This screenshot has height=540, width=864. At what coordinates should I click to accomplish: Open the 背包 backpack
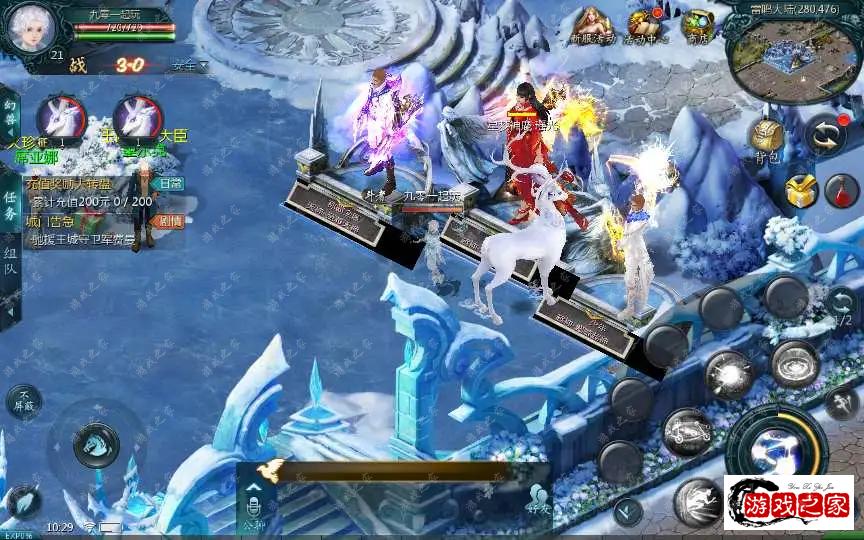click(x=767, y=137)
